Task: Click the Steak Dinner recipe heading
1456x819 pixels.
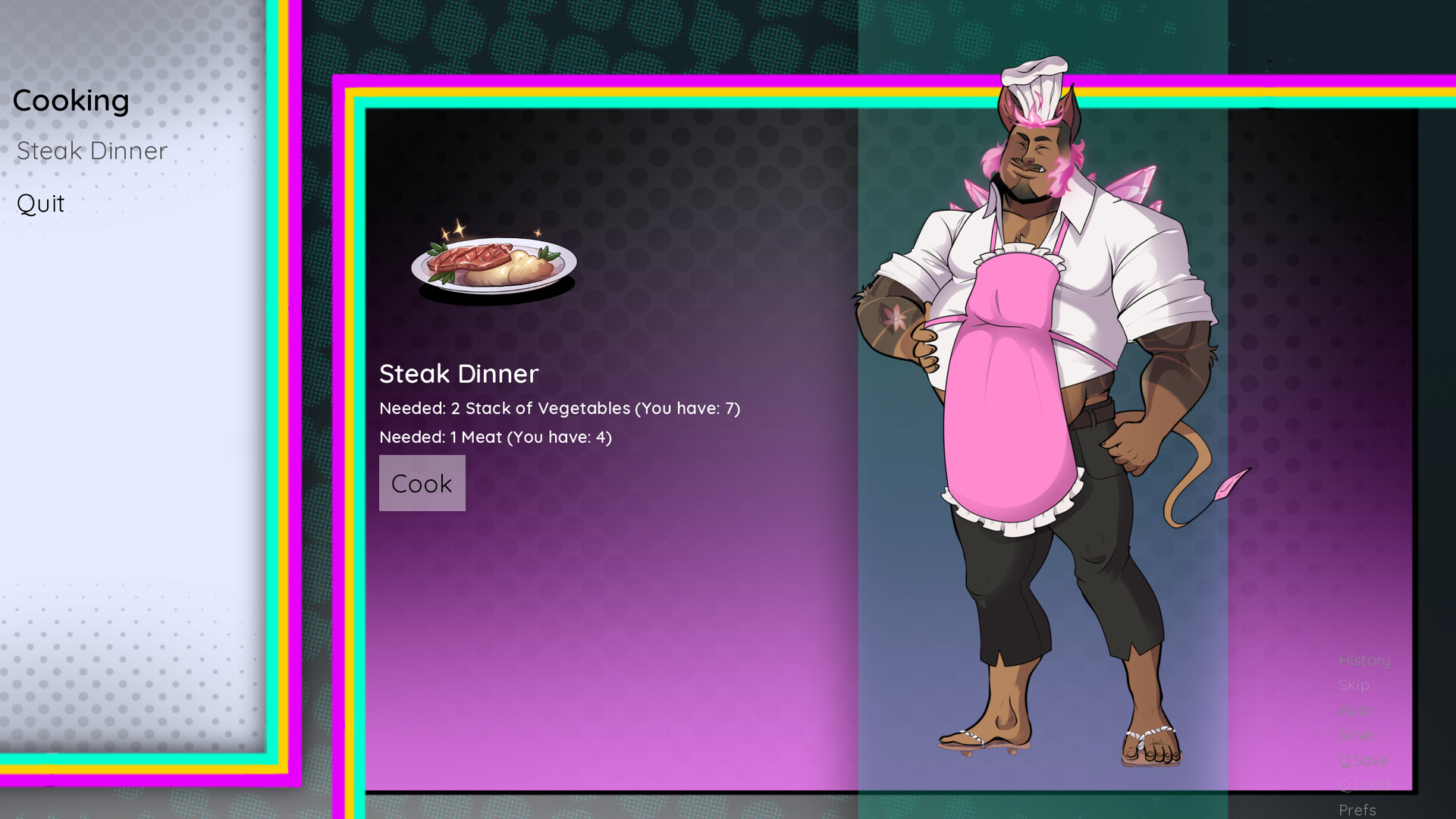Action: [x=459, y=374]
